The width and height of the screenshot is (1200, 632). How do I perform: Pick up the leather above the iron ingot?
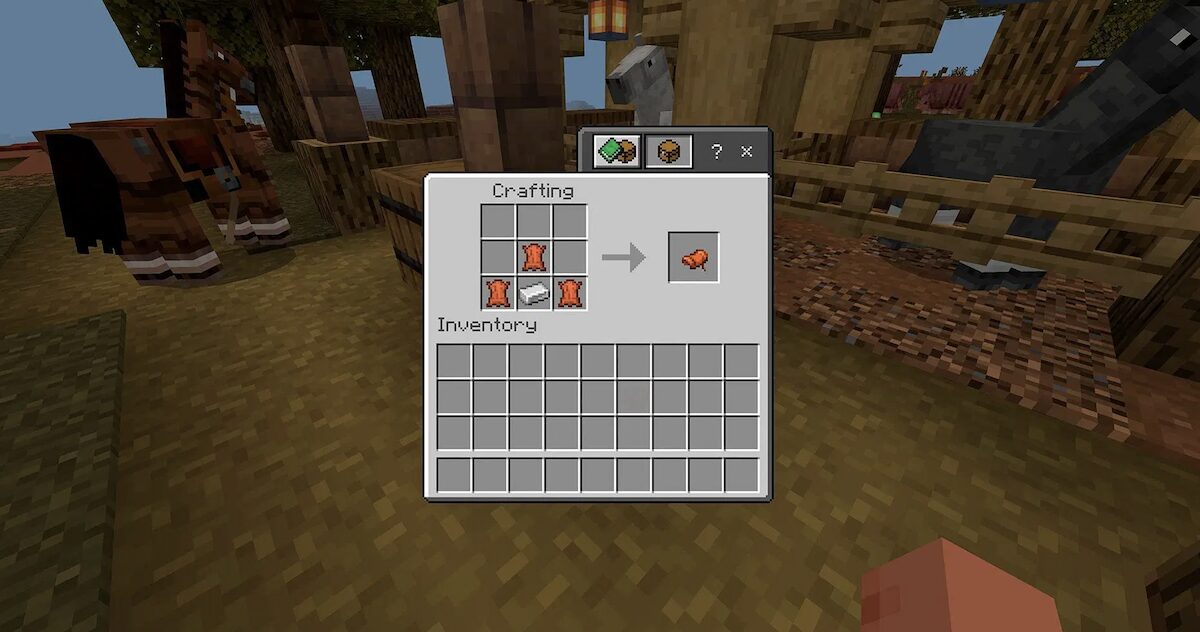coord(534,257)
